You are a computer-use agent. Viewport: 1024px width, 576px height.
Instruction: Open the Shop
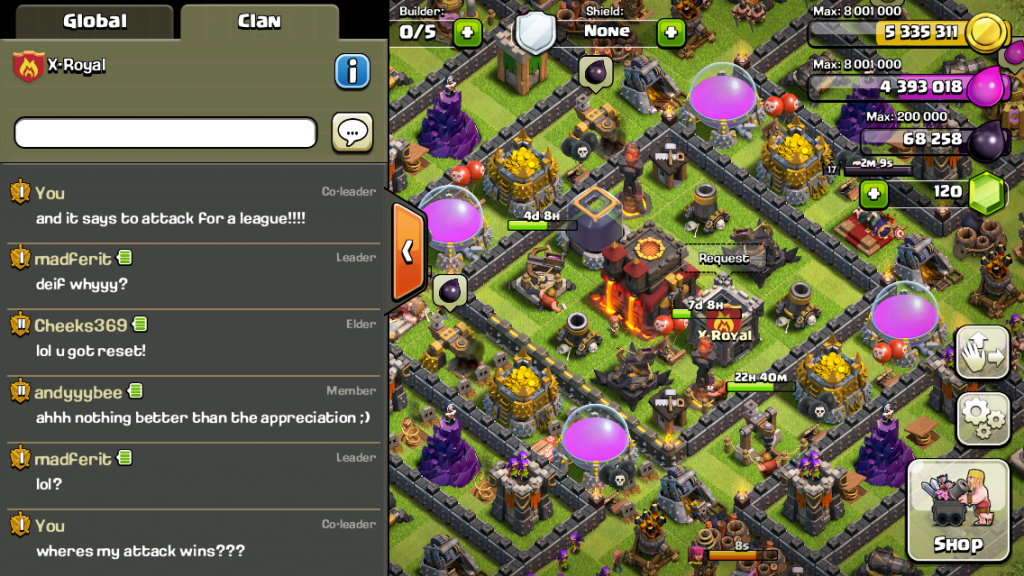click(958, 511)
